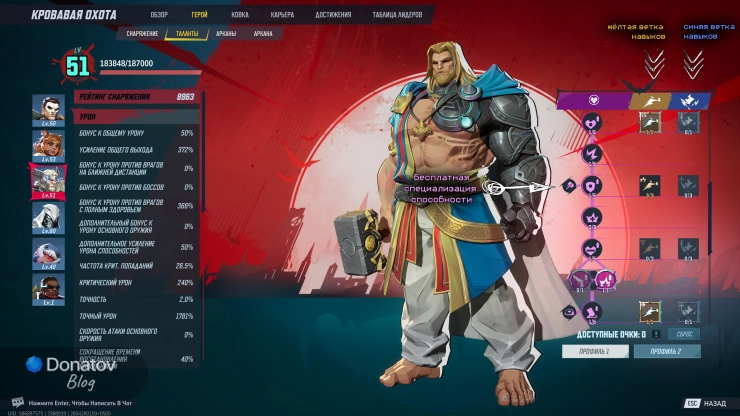Open Таблица лидеров leaderboard tab
The image size is (740, 416).
(x=399, y=15)
